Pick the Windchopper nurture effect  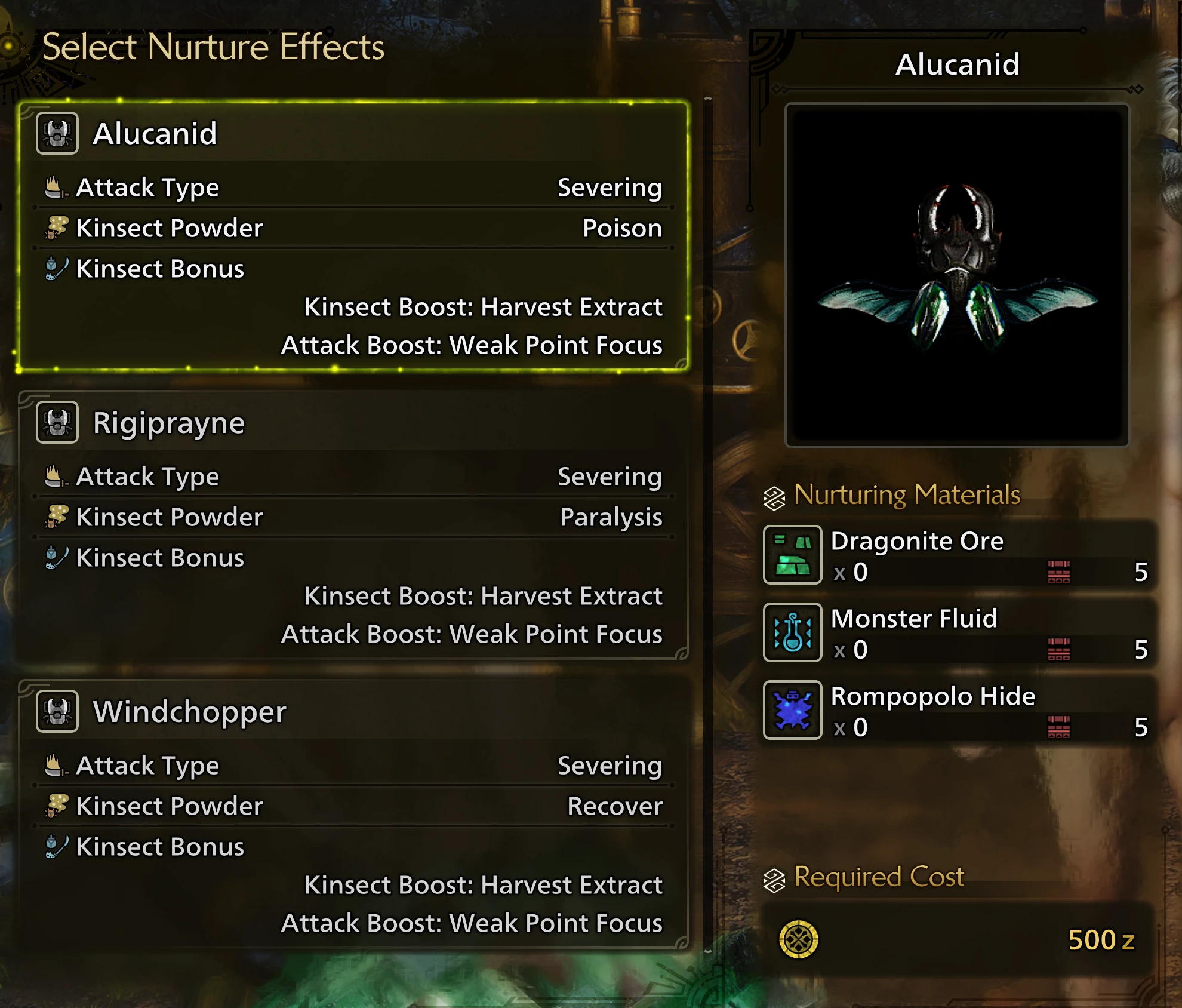coord(353,815)
